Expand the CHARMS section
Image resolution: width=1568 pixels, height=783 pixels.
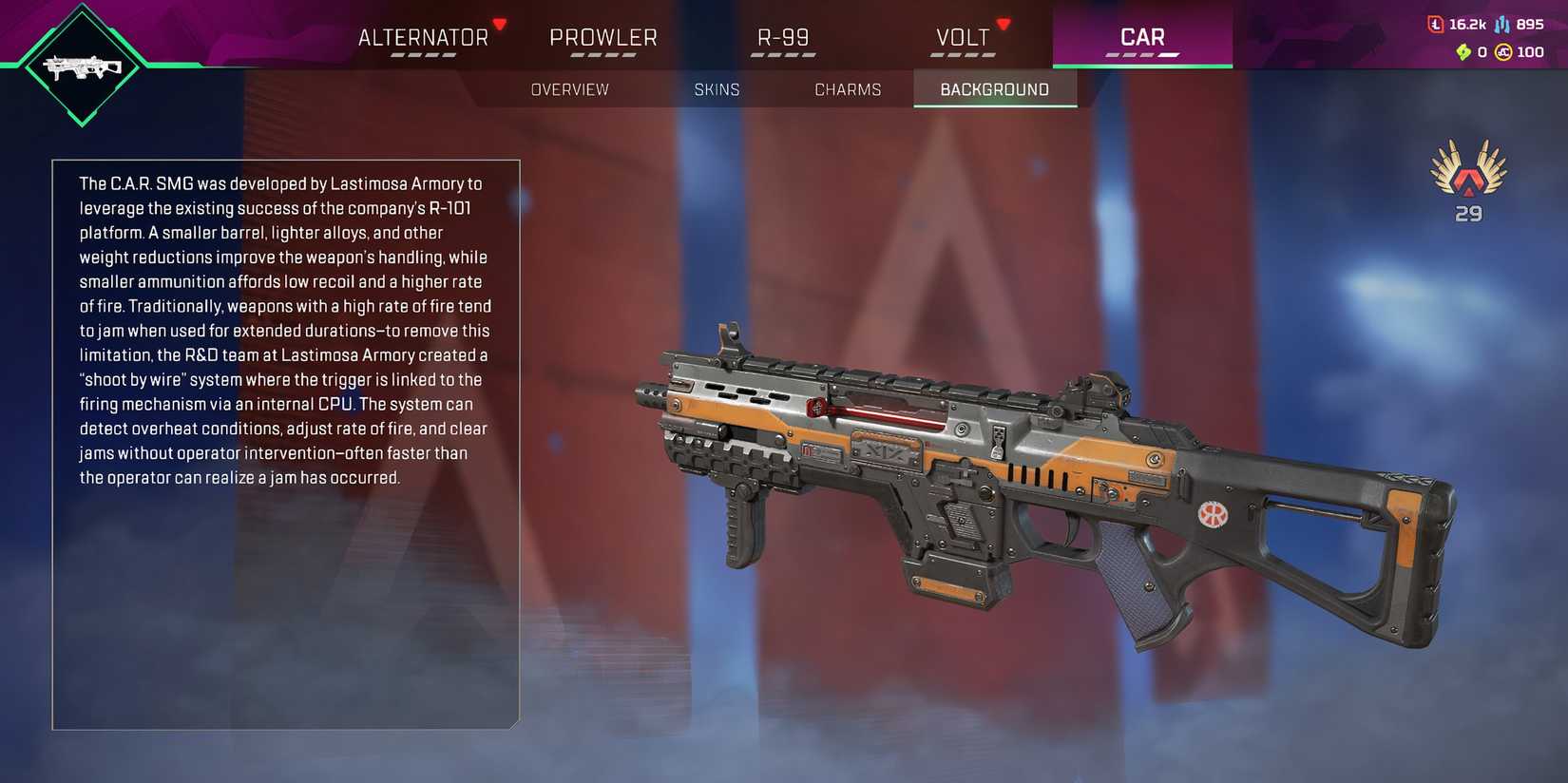click(848, 89)
